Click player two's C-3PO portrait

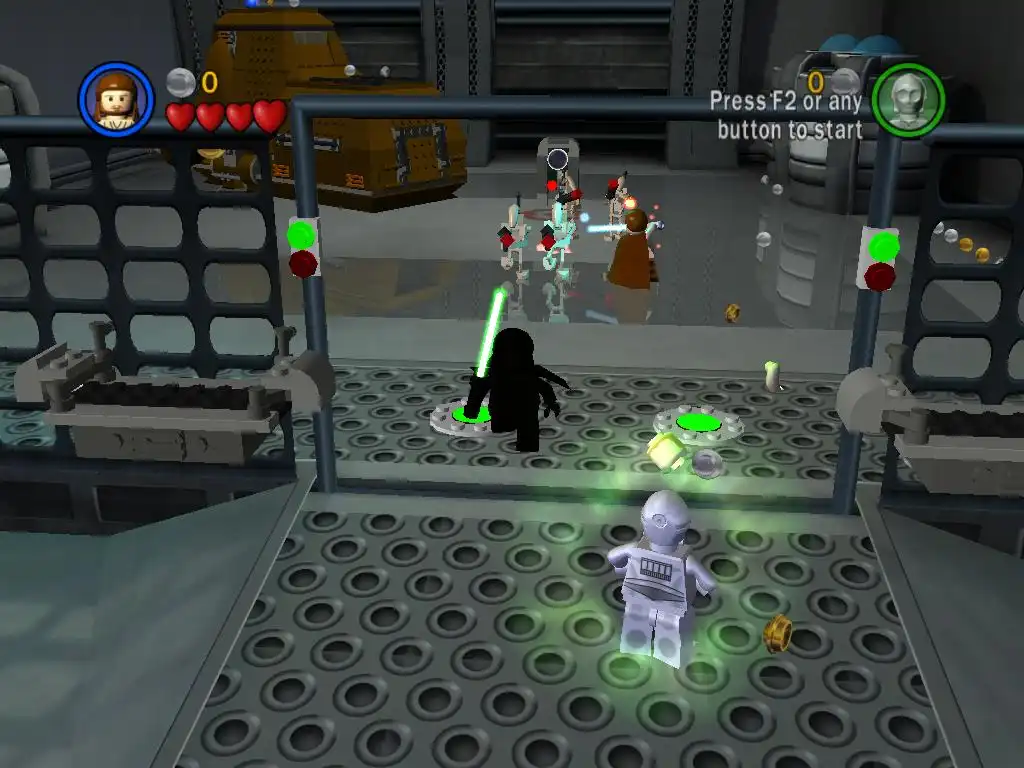point(907,100)
